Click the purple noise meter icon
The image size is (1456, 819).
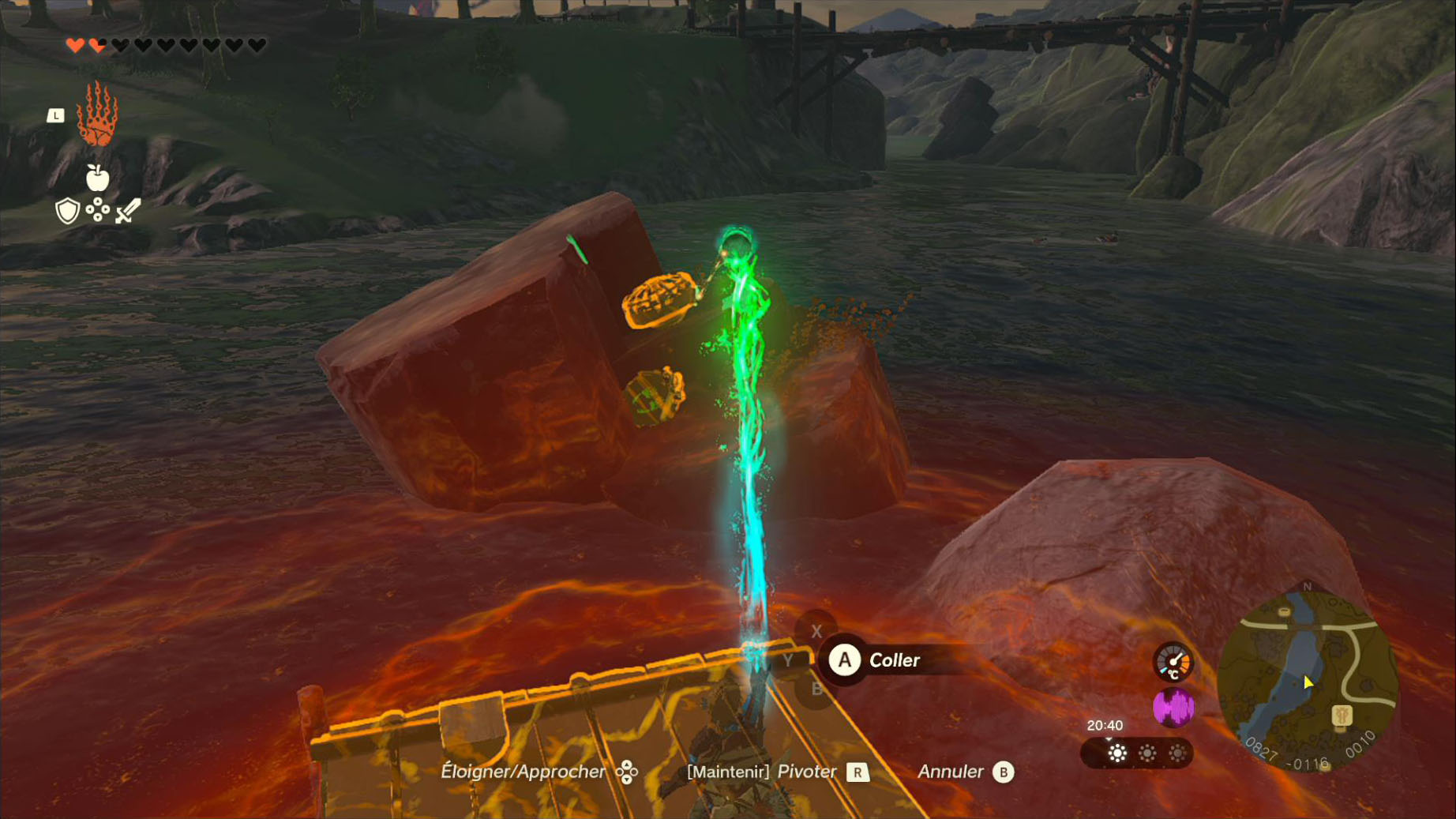click(1173, 708)
